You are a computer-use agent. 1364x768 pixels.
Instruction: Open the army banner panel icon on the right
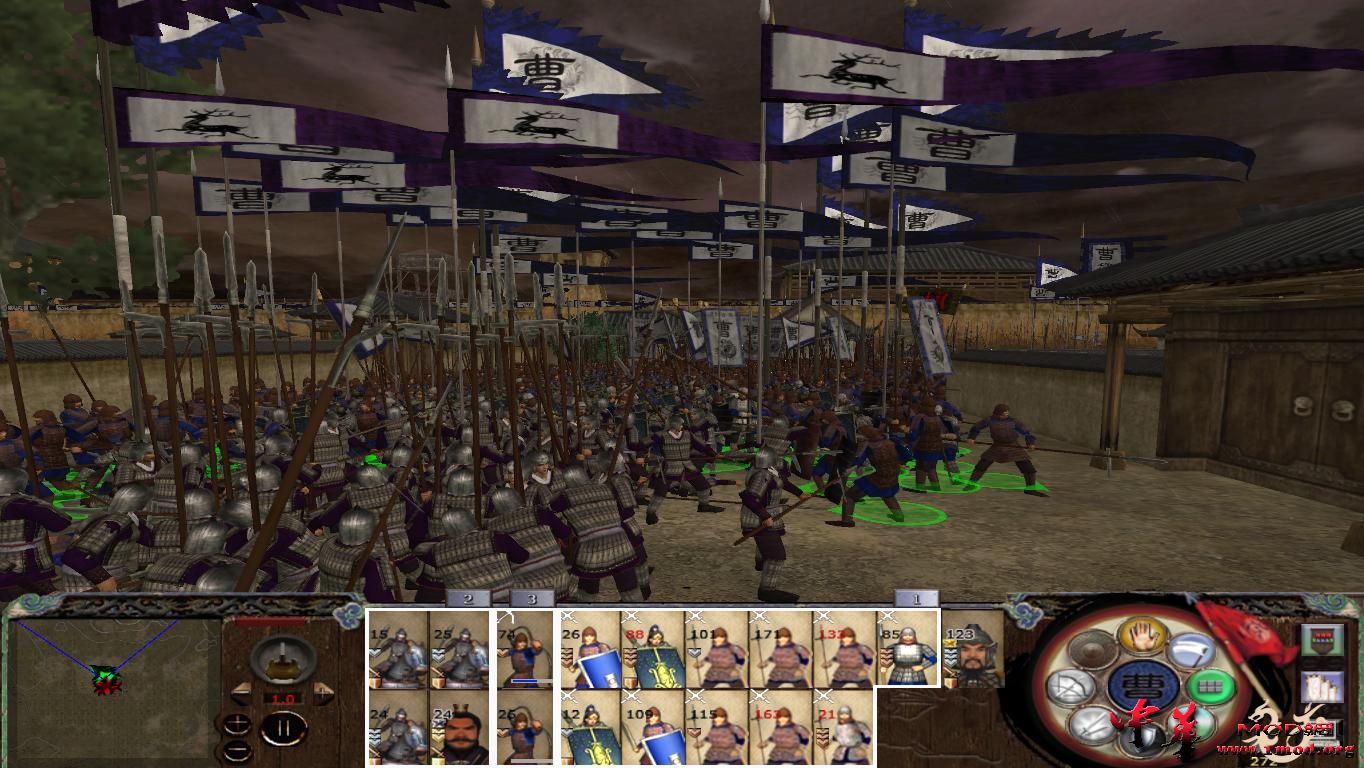[x=1323, y=640]
